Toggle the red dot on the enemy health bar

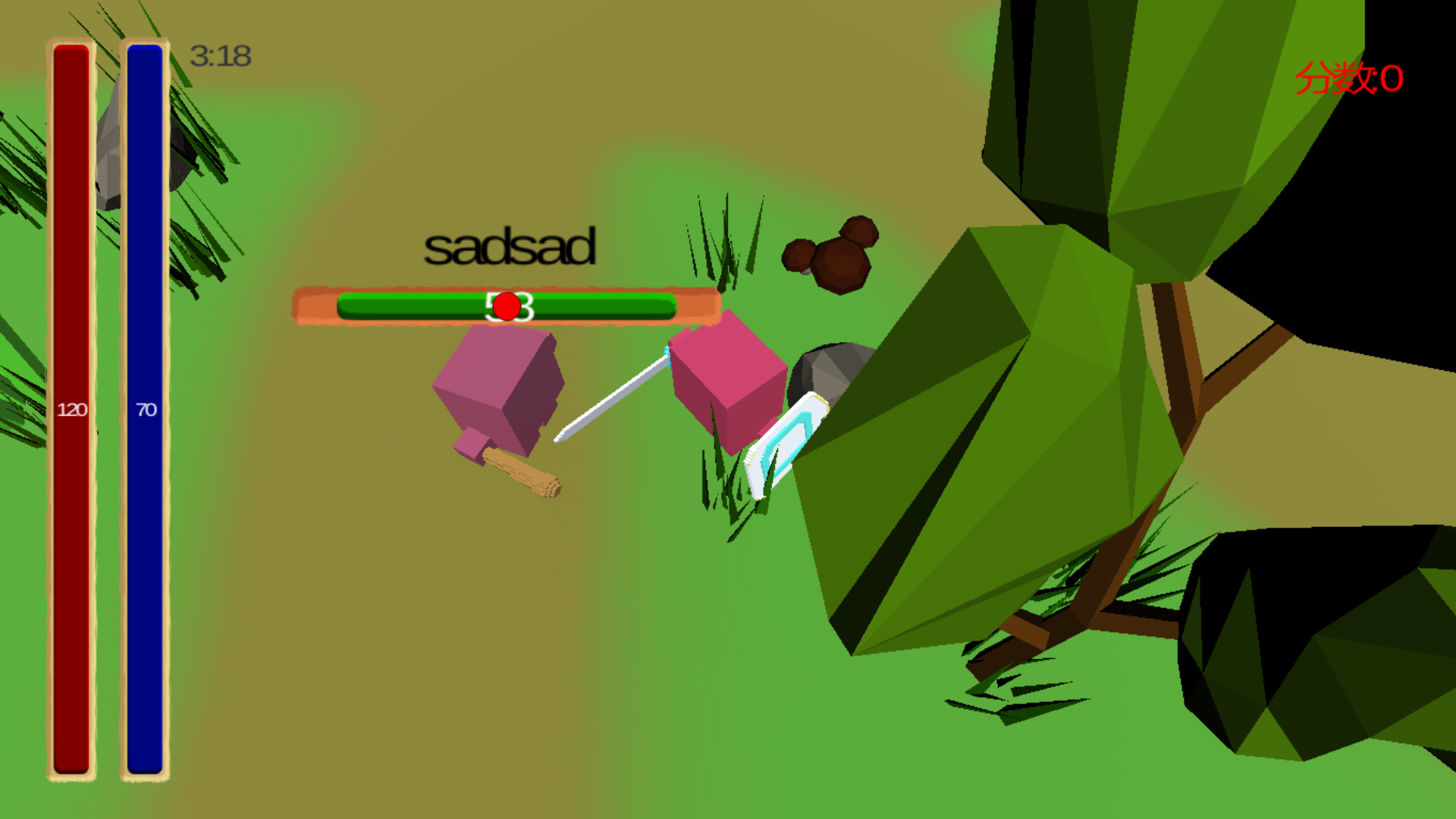pos(507,306)
